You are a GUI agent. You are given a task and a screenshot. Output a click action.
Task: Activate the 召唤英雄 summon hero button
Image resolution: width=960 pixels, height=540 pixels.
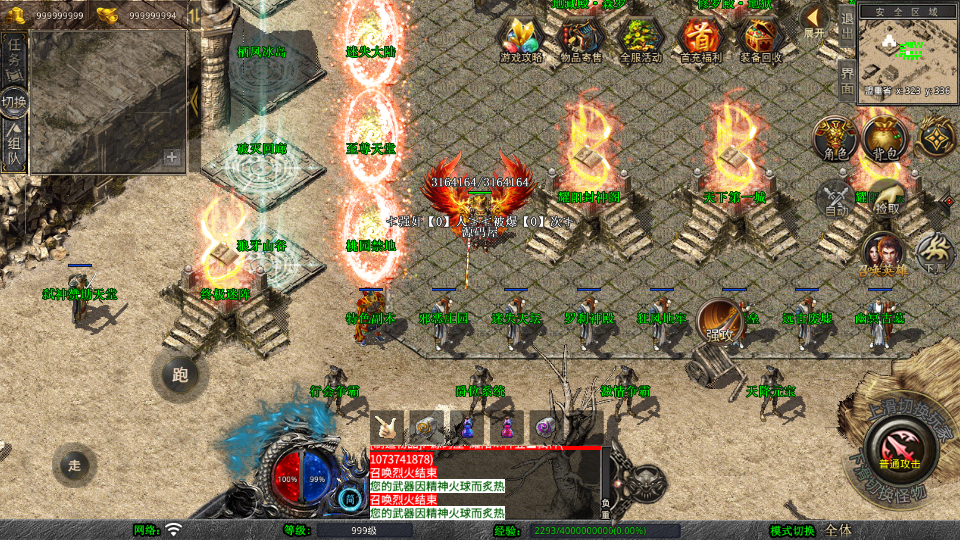(883, 254)
